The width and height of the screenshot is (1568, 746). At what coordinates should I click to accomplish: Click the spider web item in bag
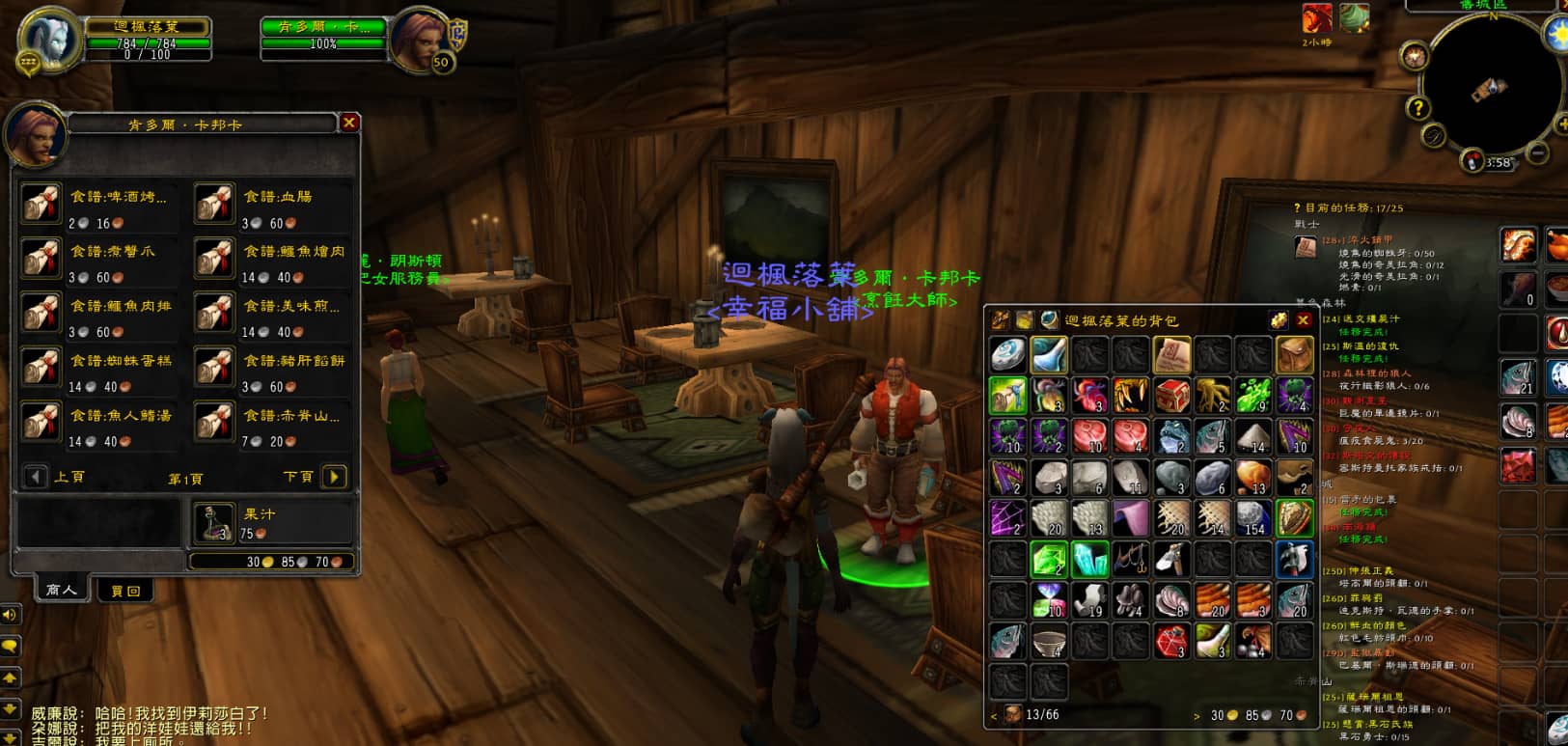tap(1008, 518)
